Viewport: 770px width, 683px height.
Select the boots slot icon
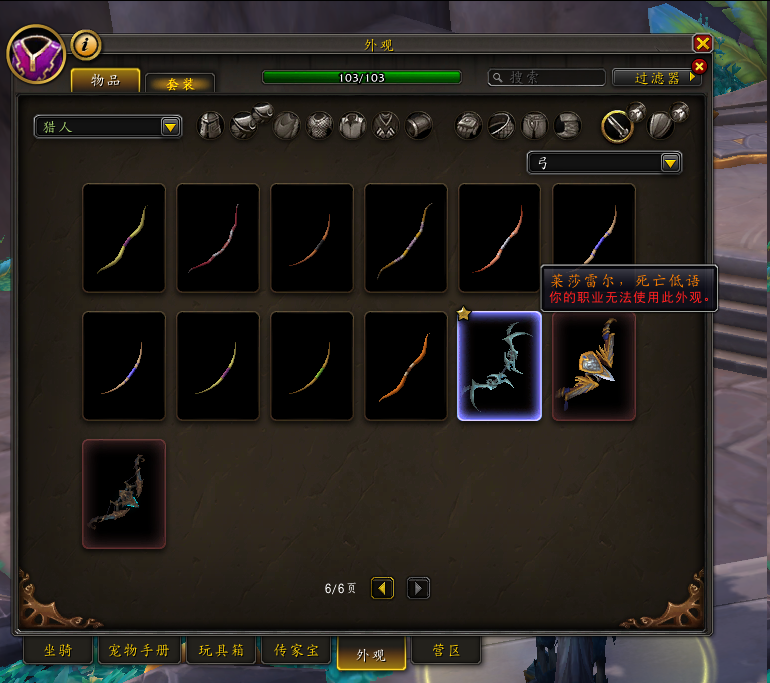coord(567,125)
